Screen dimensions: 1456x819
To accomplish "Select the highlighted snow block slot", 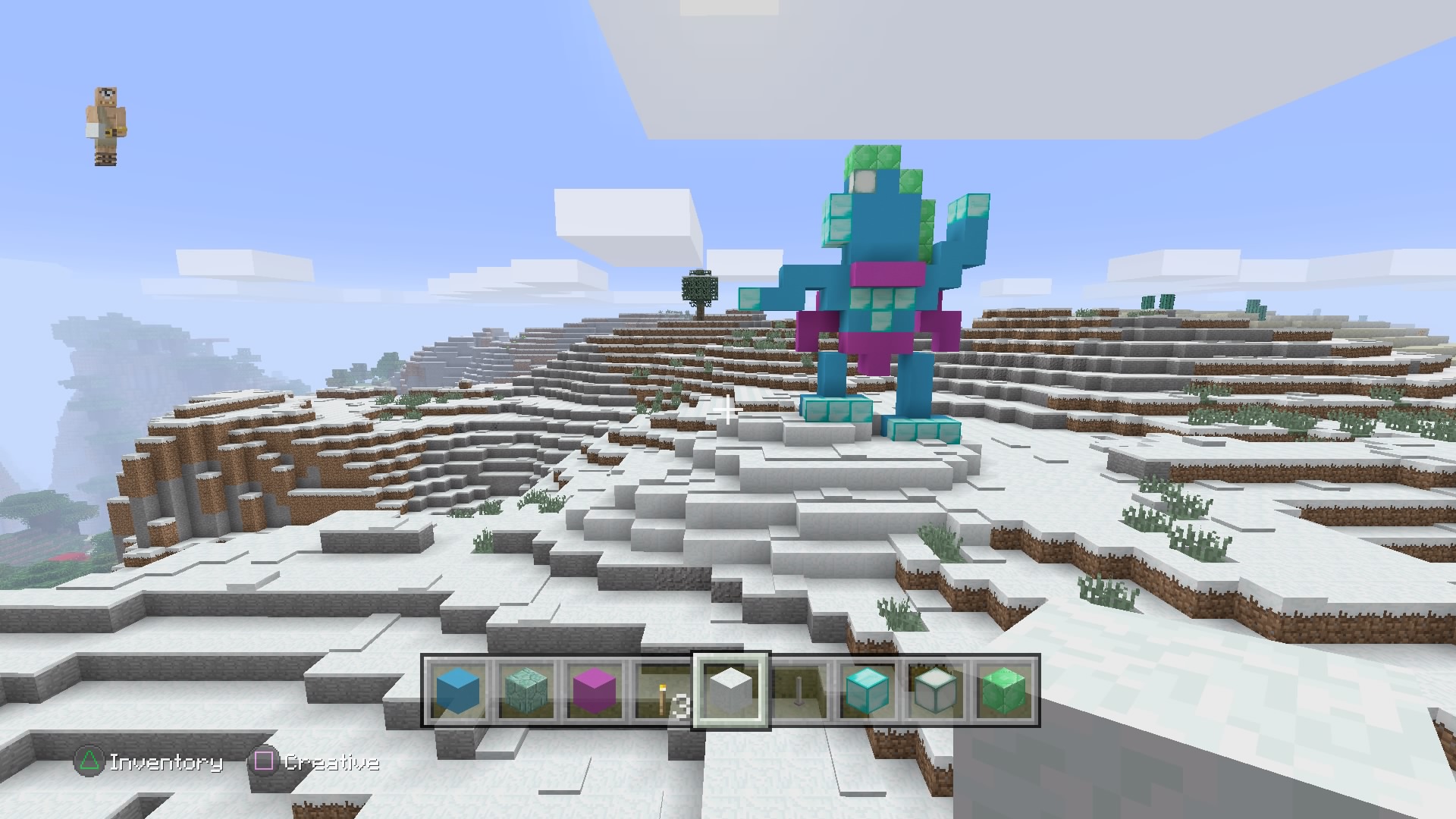I will click(x=729, y=692).
